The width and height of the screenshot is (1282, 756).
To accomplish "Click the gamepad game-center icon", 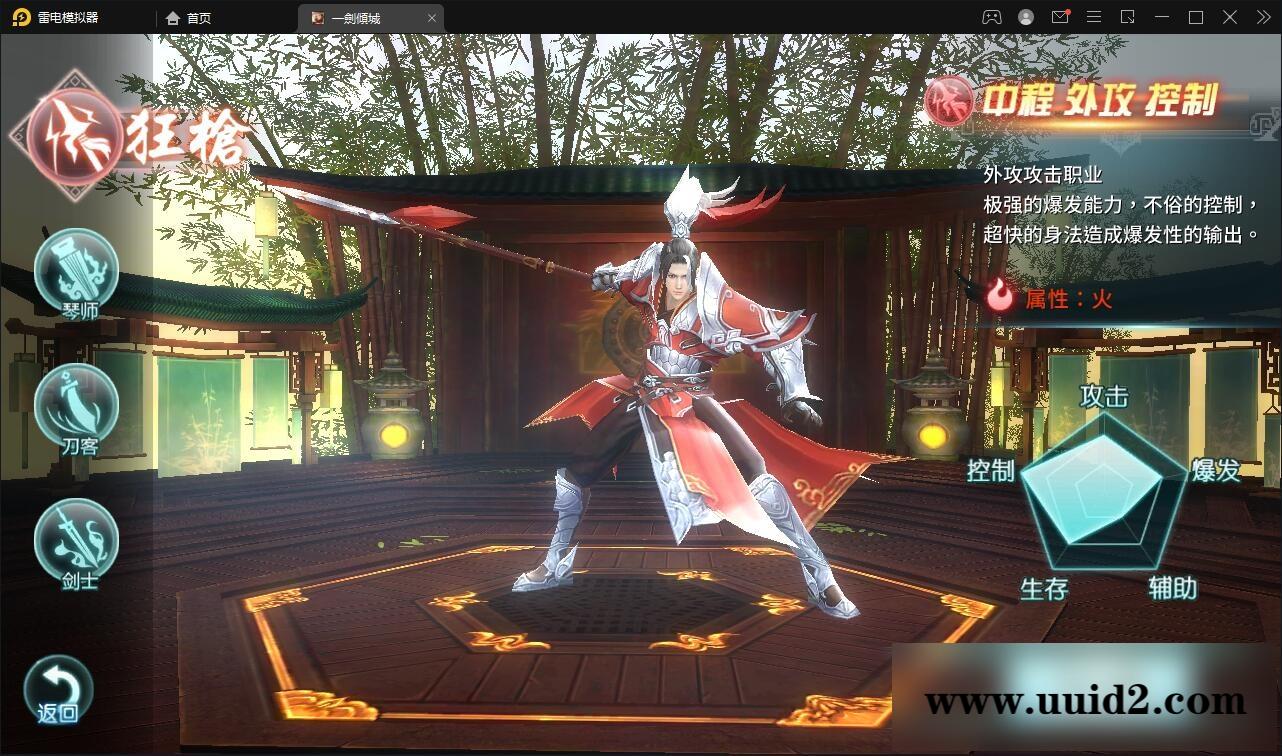I will click(x=991, y=17).
